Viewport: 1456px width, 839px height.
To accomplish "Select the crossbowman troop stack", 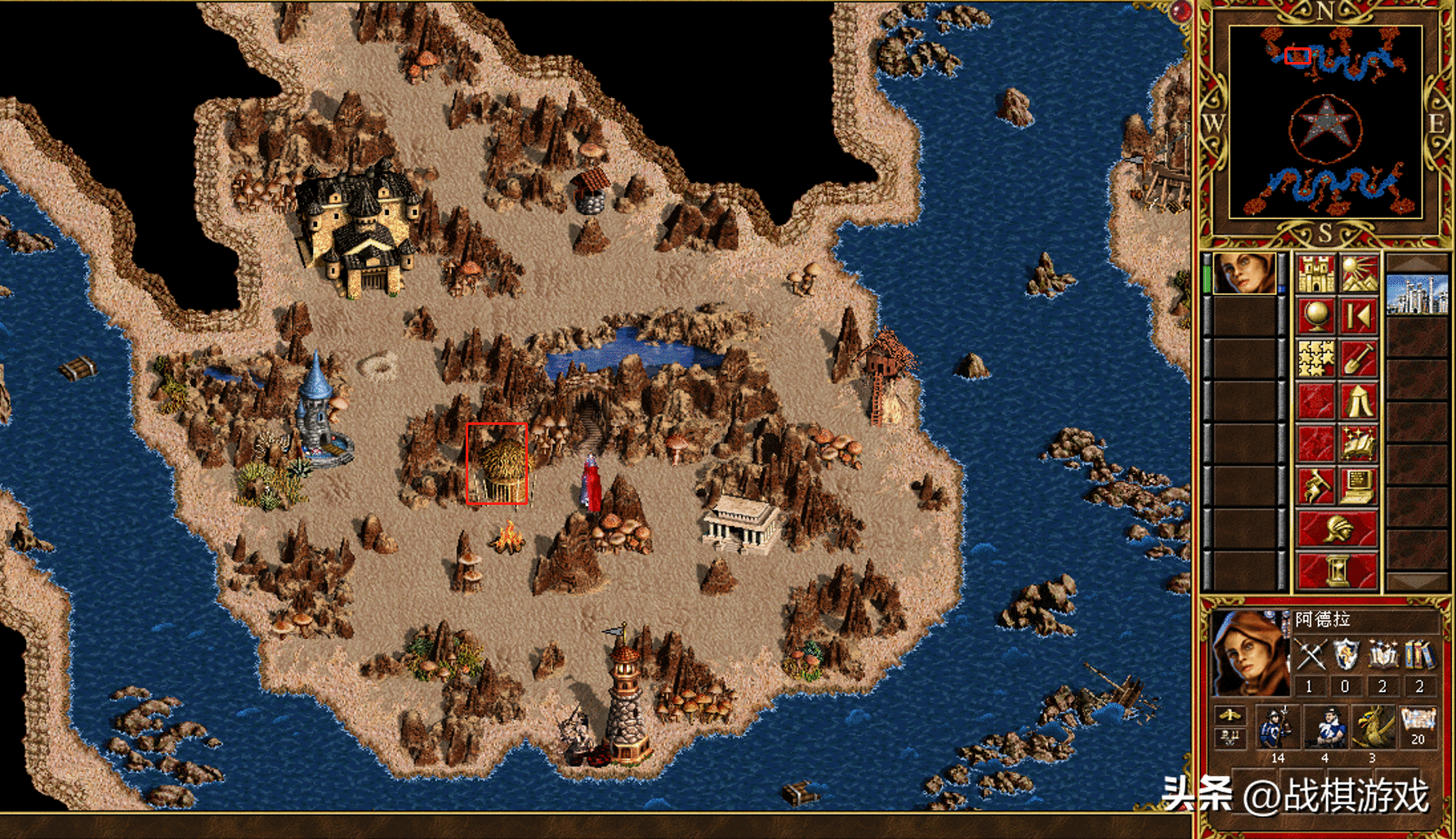I will click(x=1324, y=729).
